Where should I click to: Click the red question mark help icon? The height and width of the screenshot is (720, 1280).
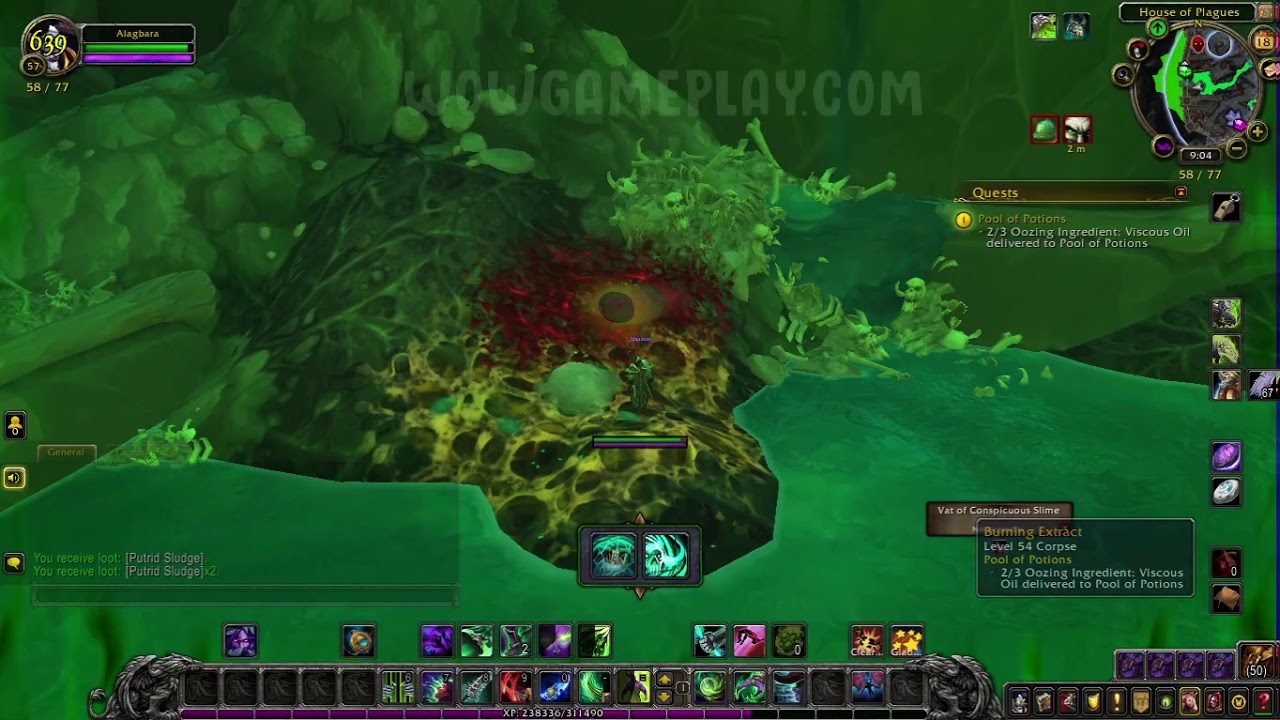pos(1263,702)
